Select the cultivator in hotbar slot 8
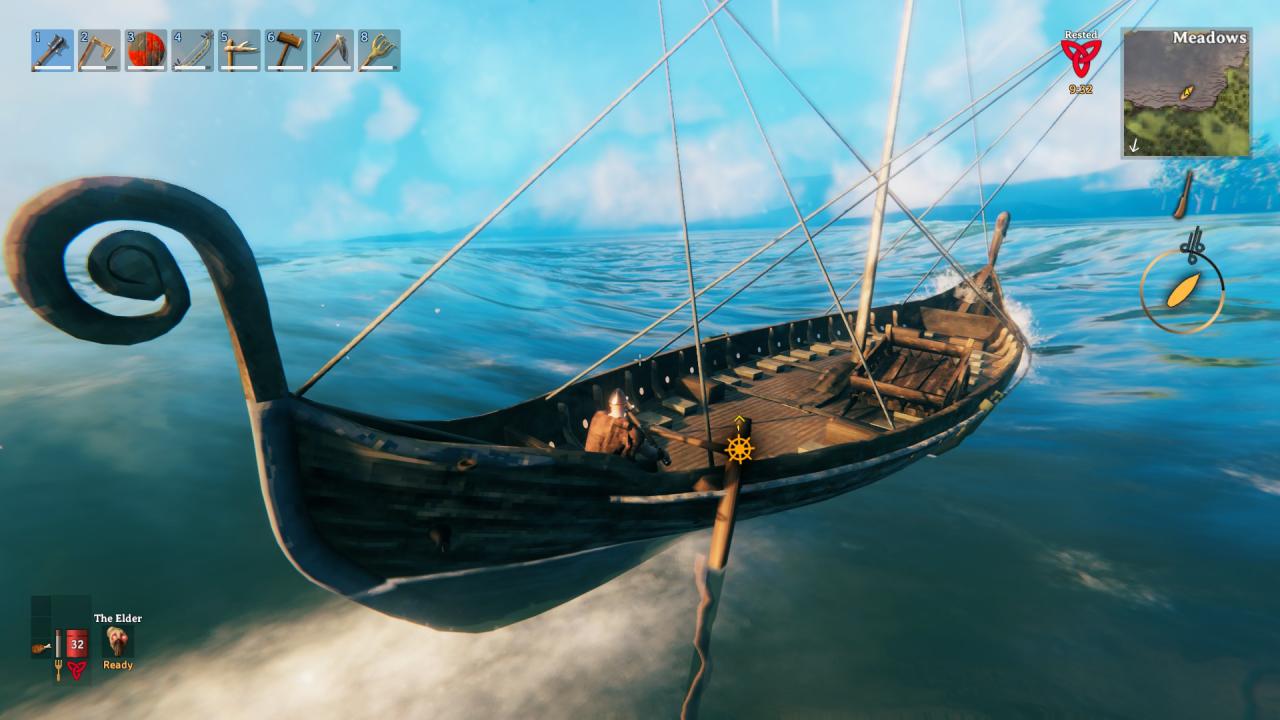The height and width of the screenshot is (720, 1280). [x=379, y=50]
